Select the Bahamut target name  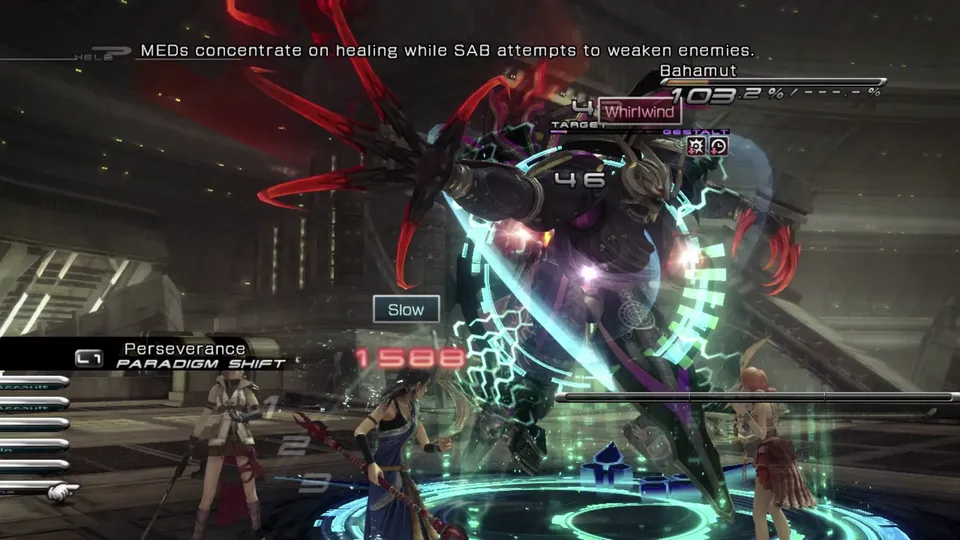click(698, 71)
